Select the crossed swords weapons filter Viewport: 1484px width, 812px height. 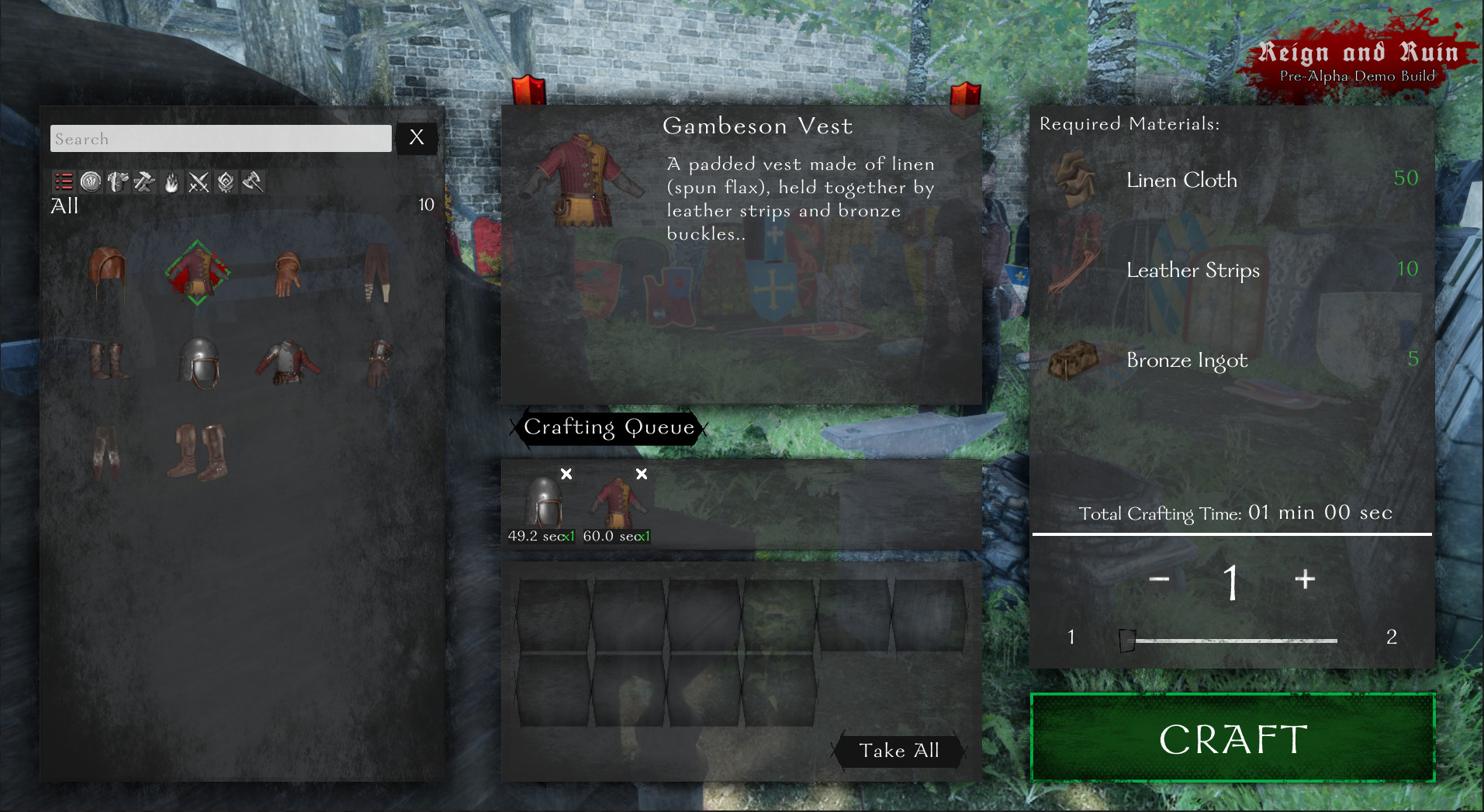click(199, 182)
